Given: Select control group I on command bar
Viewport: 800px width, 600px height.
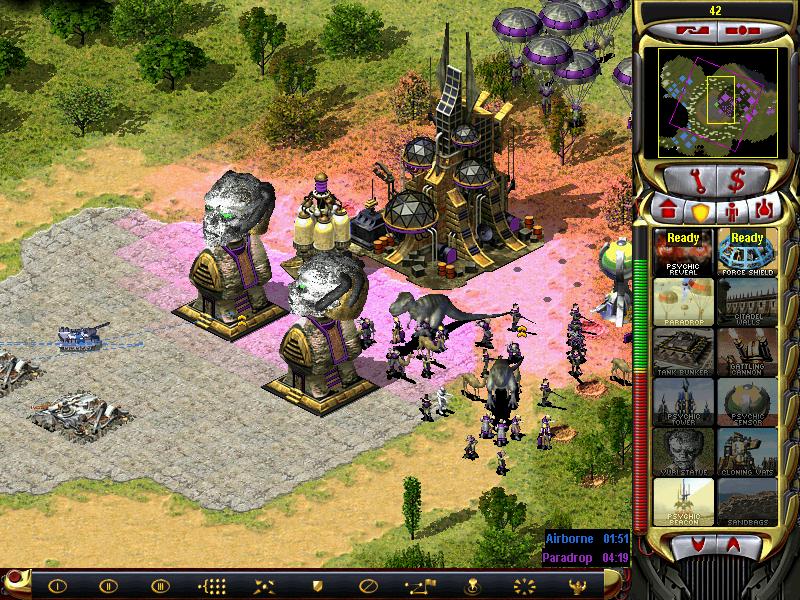Looking at the screenshot, I should point(57,586).
